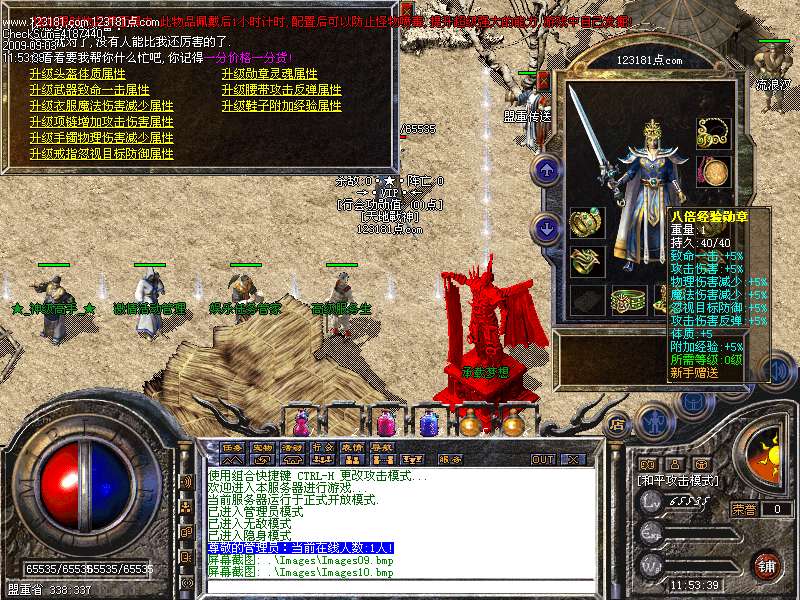Click the OUT button above the chat

point(542,460)
